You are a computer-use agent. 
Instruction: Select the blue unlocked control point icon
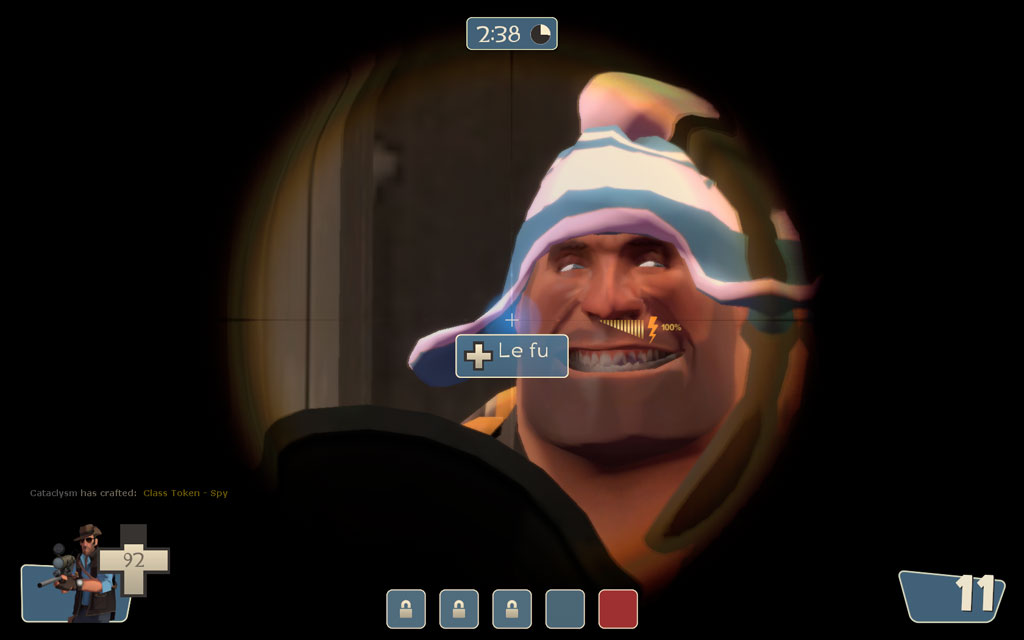point(565,609)
